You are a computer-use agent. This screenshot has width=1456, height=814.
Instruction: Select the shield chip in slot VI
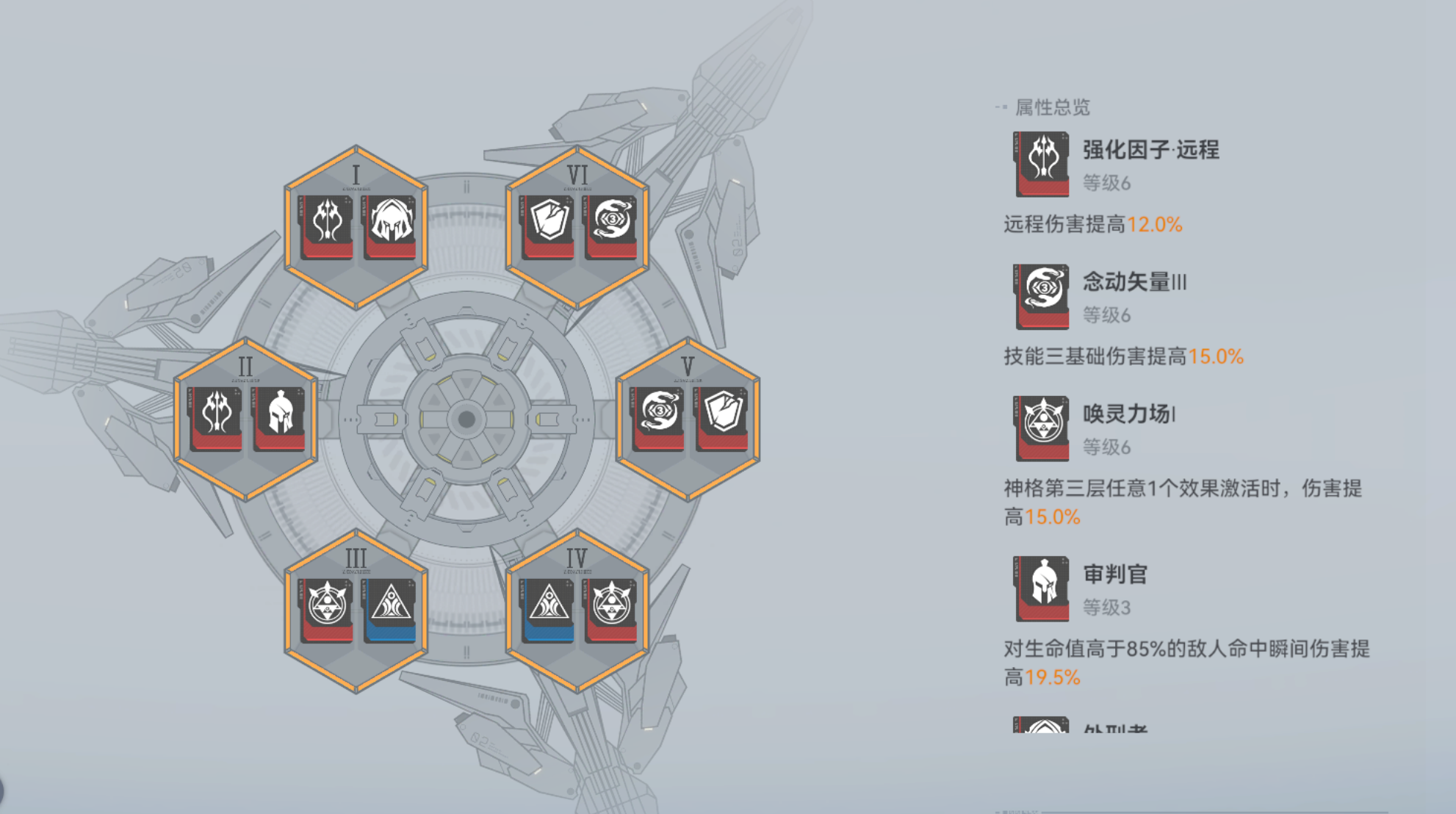point(548,226)
